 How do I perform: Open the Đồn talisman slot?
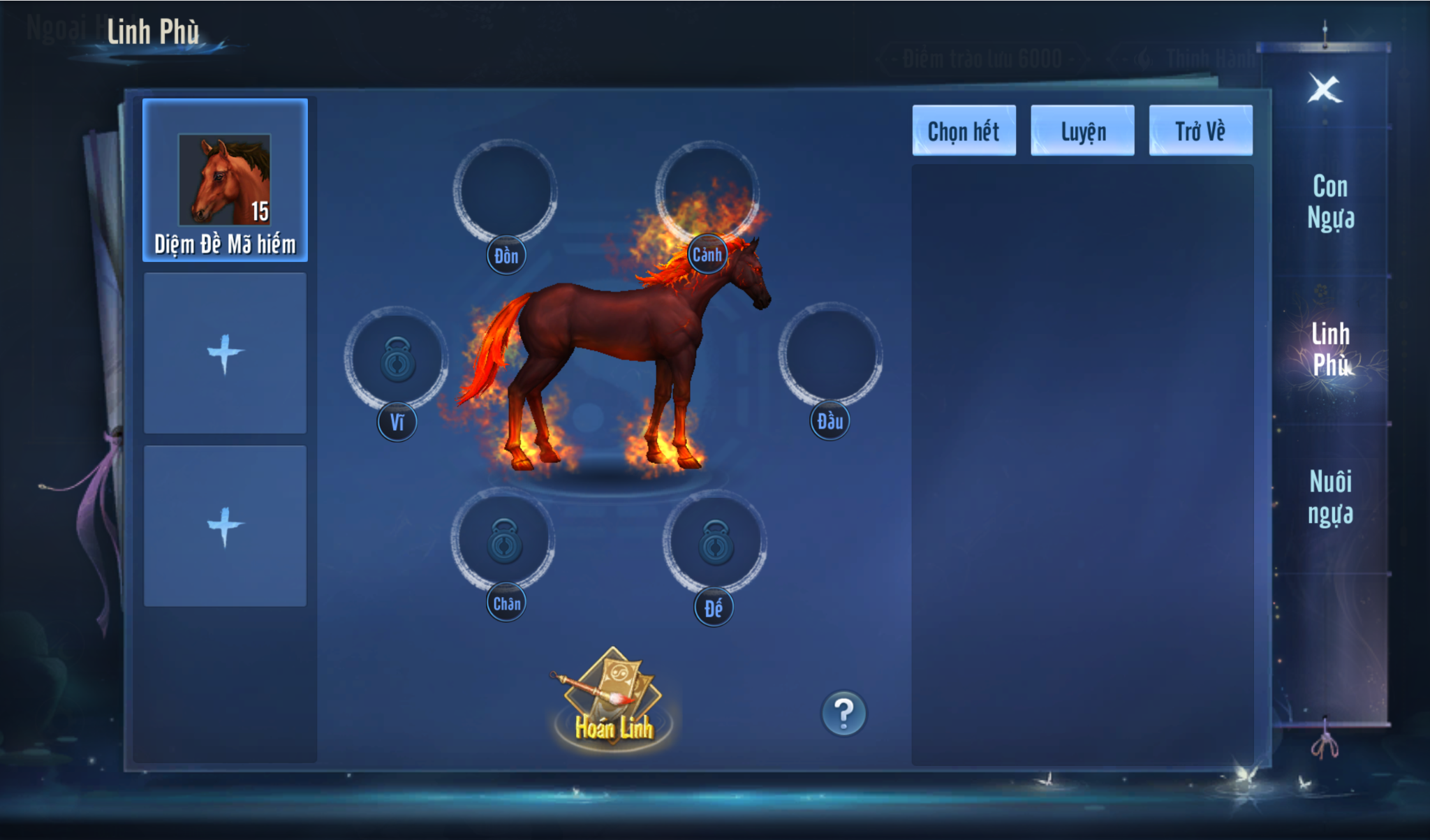(x=505, y=192)
